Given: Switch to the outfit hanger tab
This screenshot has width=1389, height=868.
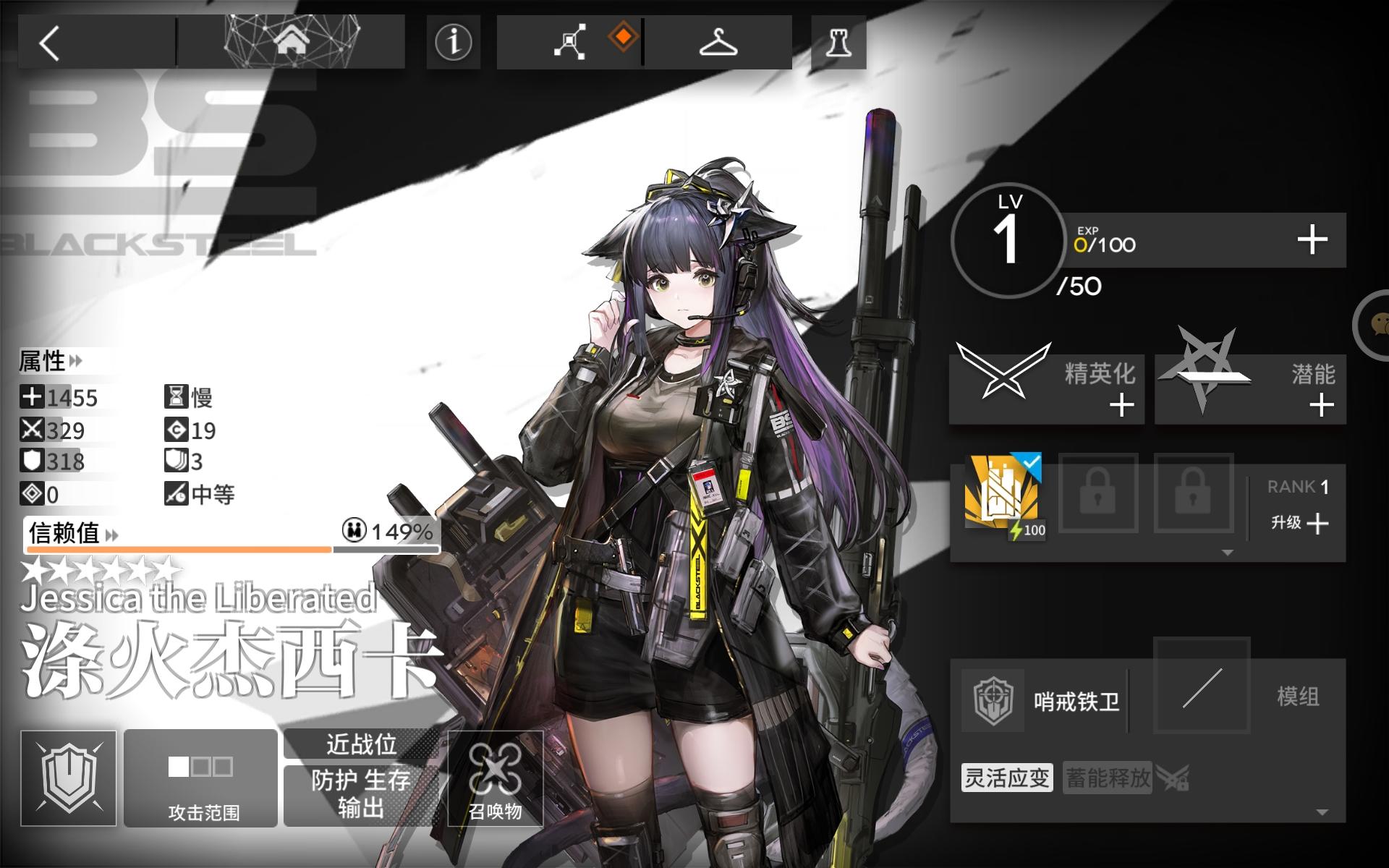Looking at the screenshot, I should click(719, 41).
